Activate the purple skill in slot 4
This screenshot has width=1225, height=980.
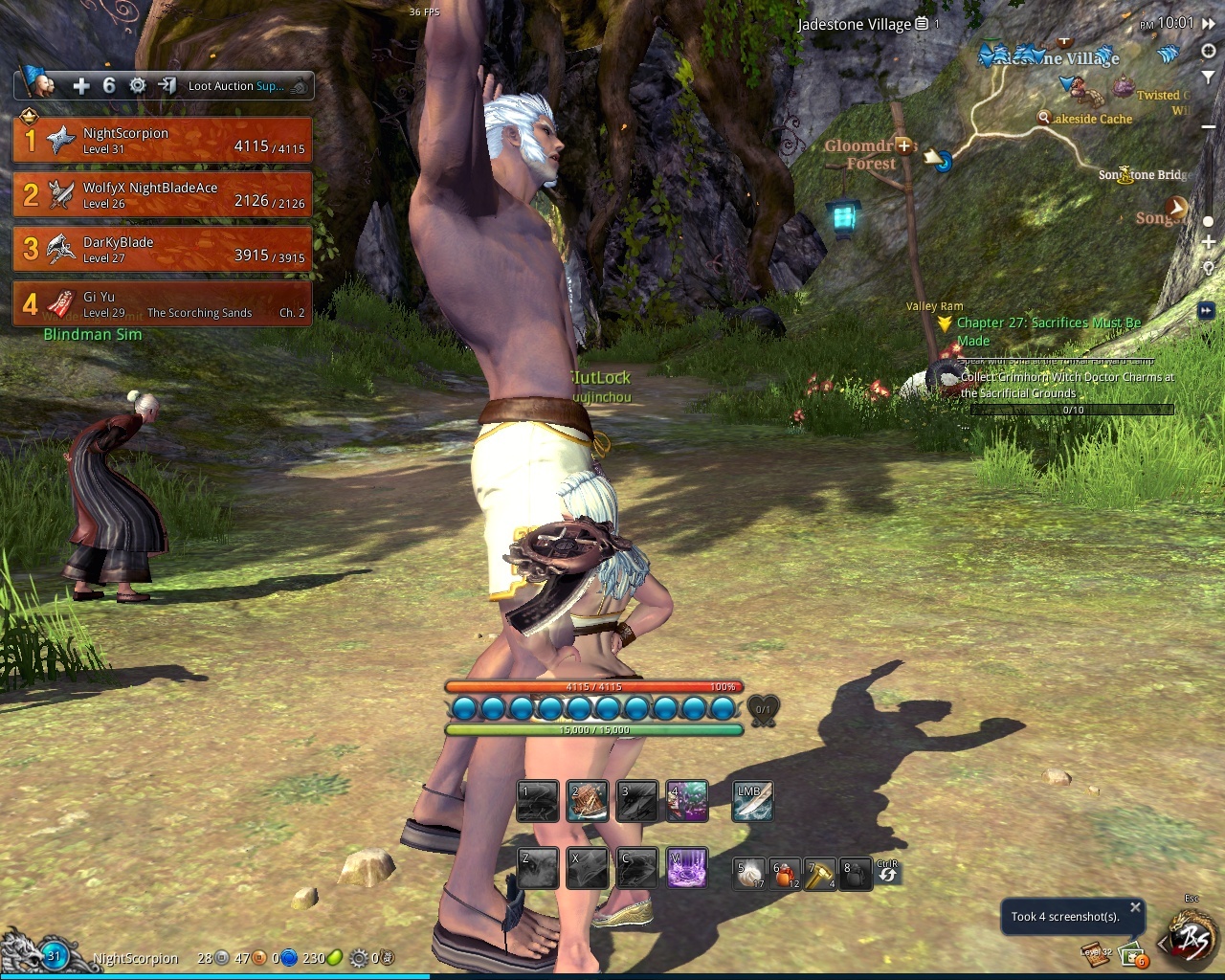point(687,802)
